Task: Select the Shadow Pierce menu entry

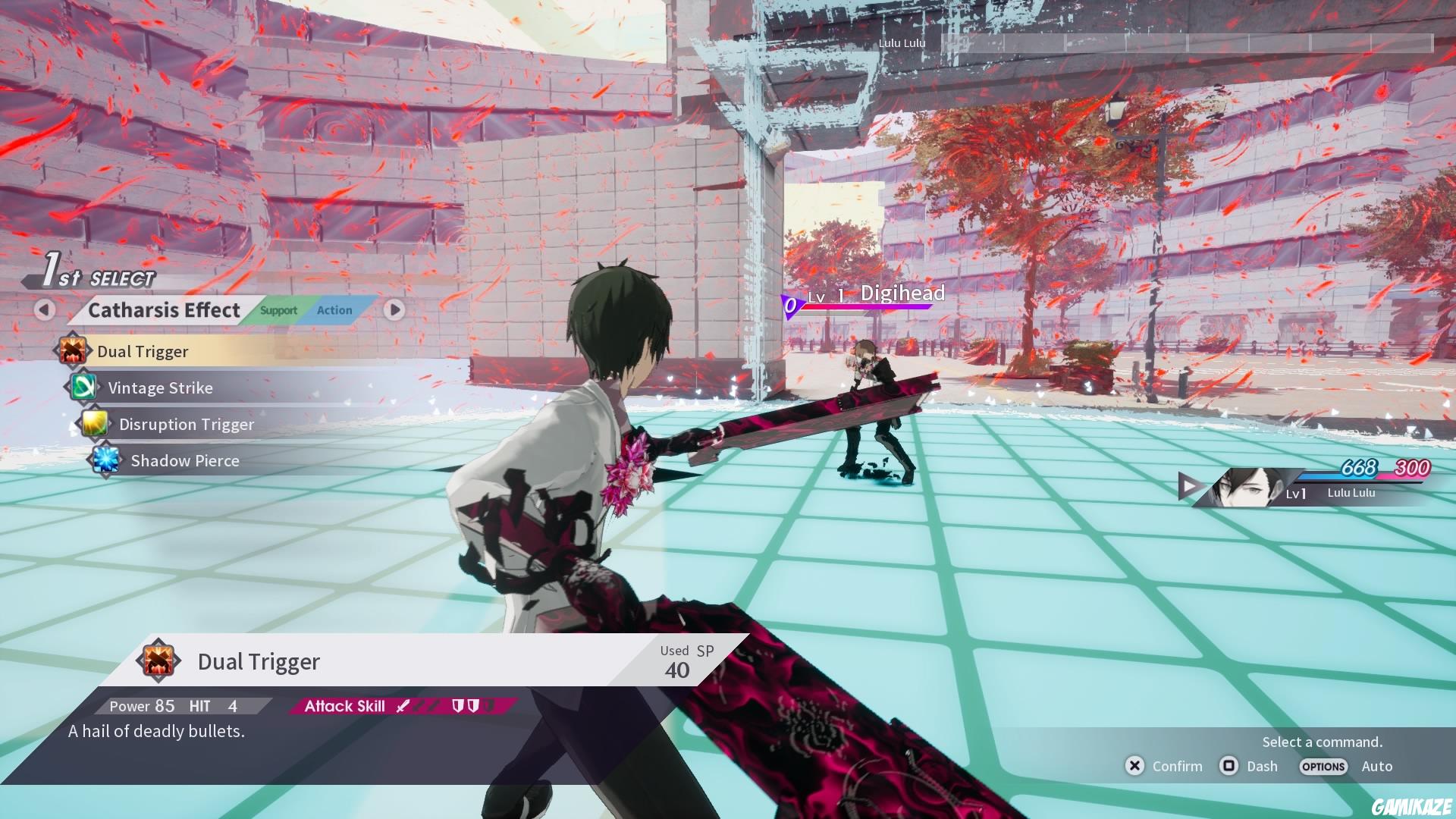Action: click(184, 460)
